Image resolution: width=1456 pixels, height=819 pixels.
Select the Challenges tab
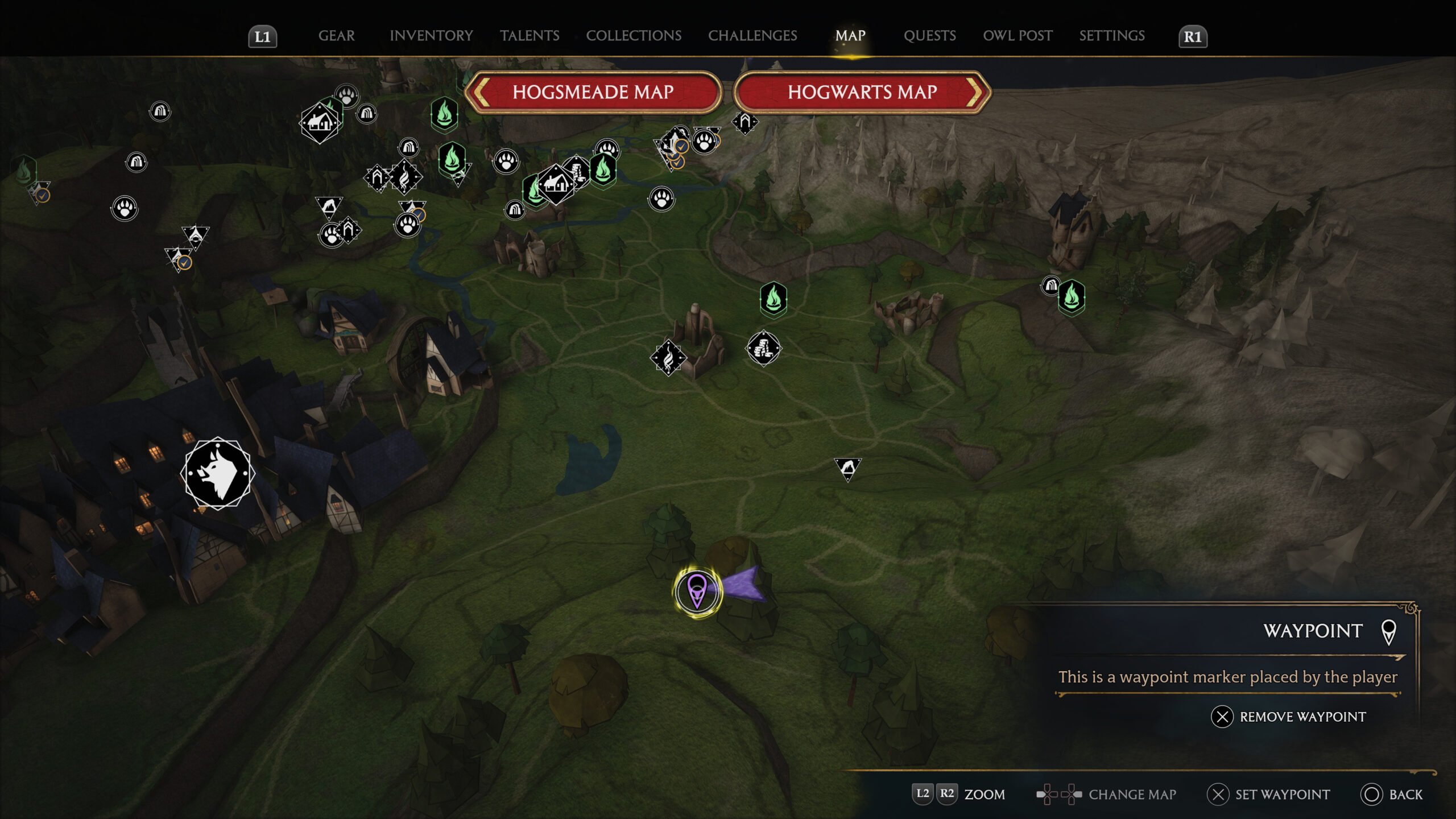(x=752, y=36)
